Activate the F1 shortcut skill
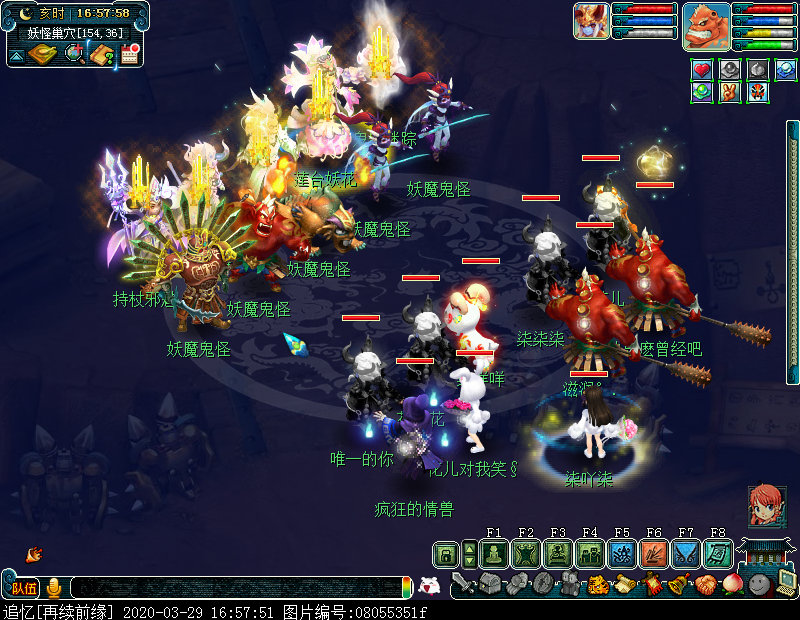800x620 pixels. click(x=494, y=554)
